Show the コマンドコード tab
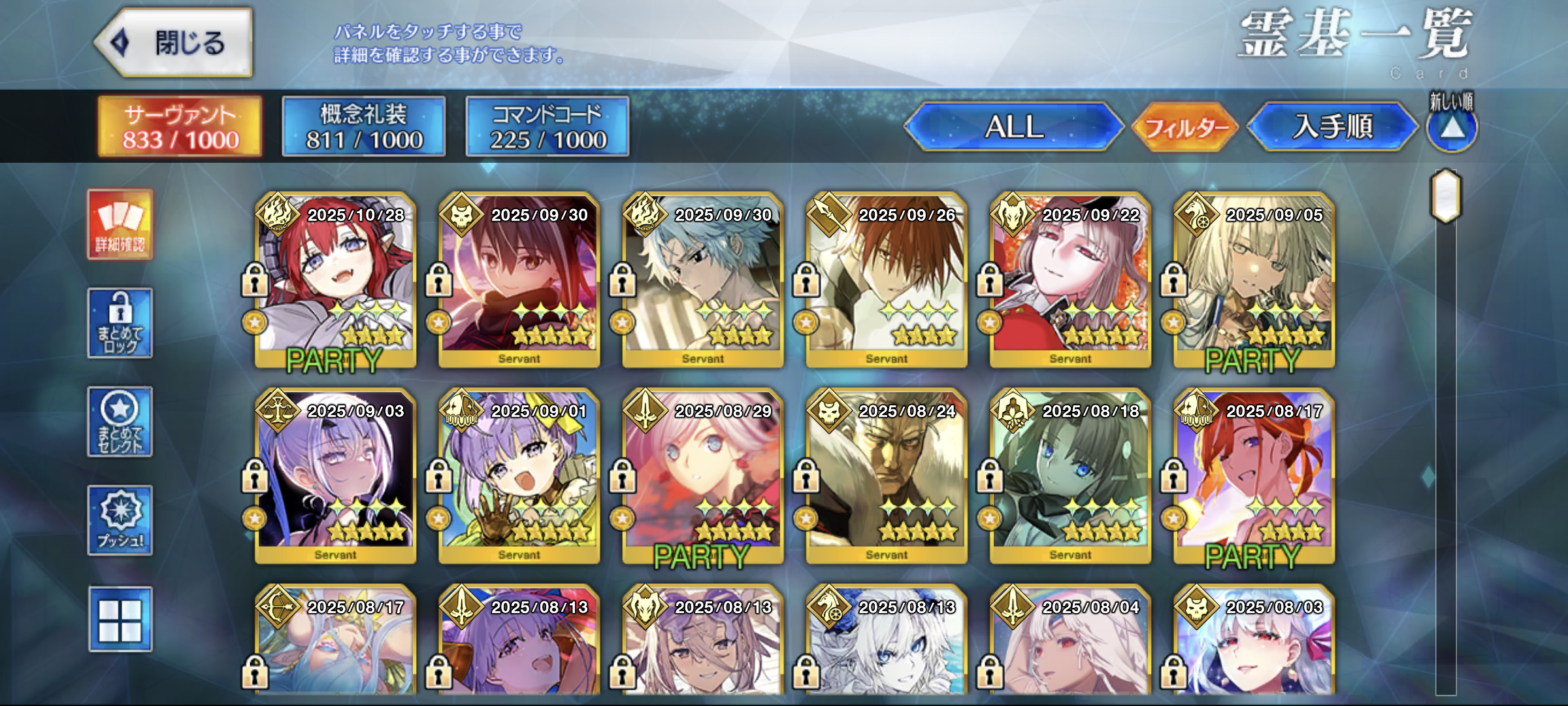Viewport: 1568px width, 706px height. click(x=547, y=127)
